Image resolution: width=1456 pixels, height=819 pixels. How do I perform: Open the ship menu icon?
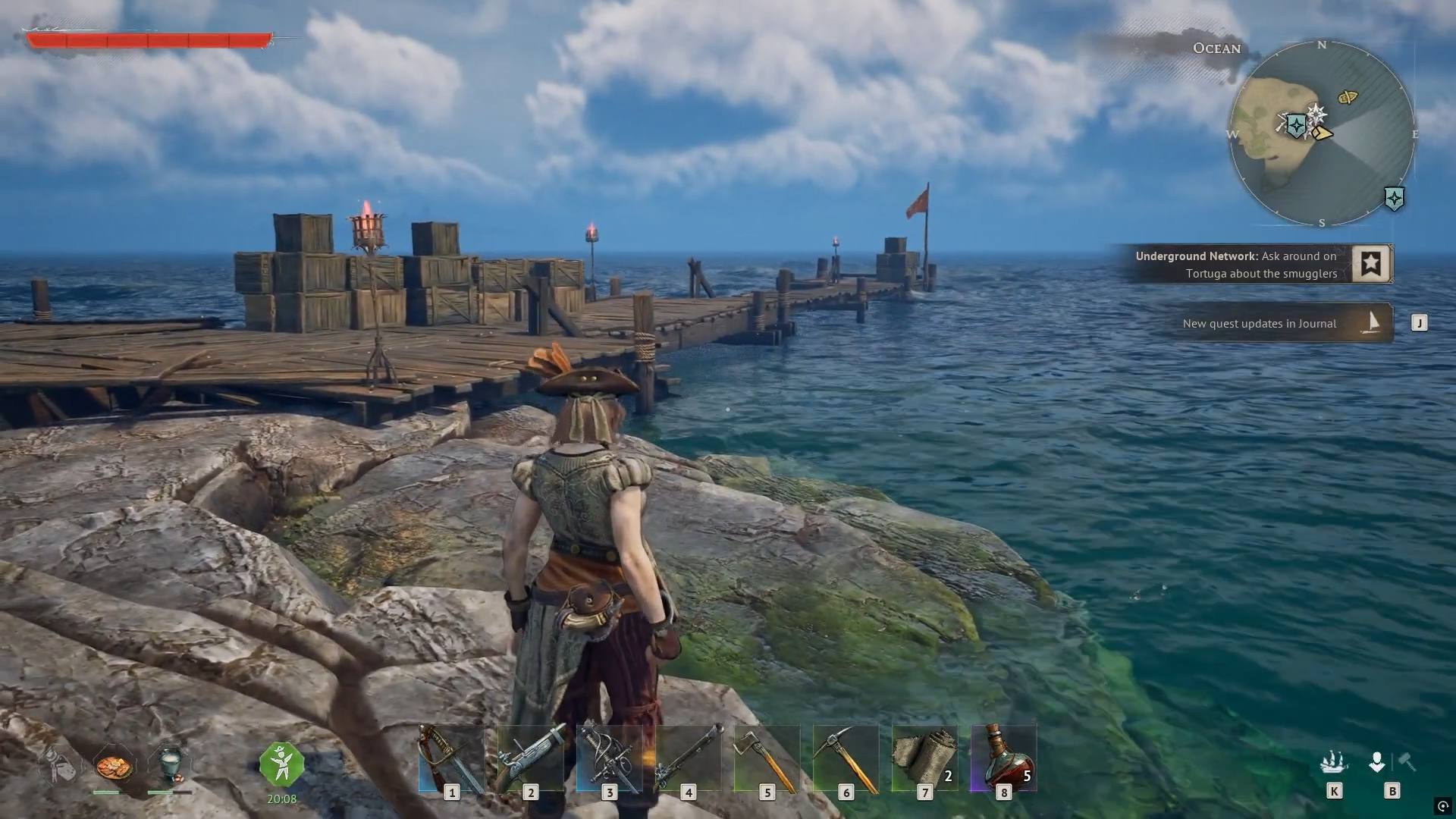coord(1333,761)
